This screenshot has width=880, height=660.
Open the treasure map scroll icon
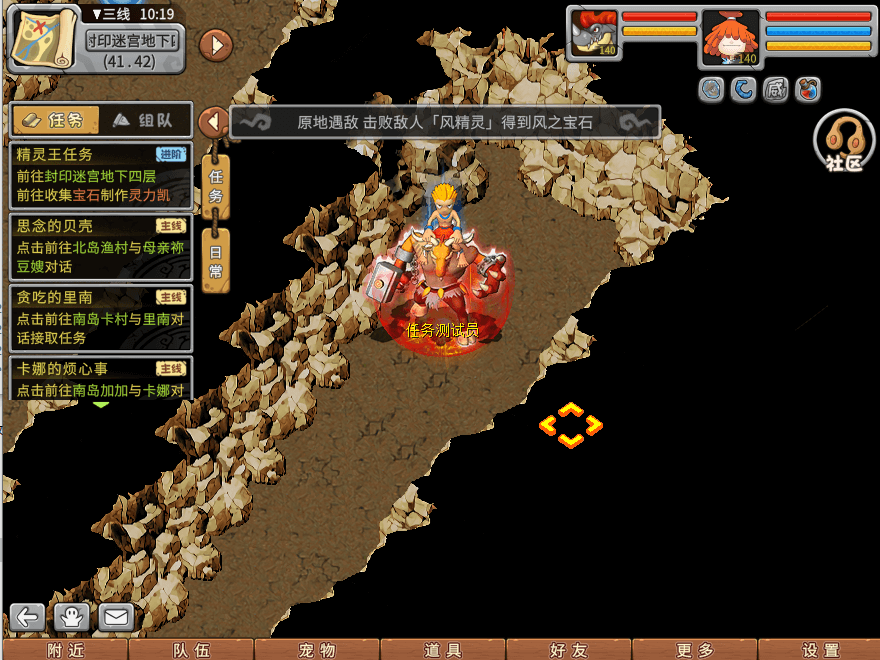pyautogui.click(x=43, y=38)
